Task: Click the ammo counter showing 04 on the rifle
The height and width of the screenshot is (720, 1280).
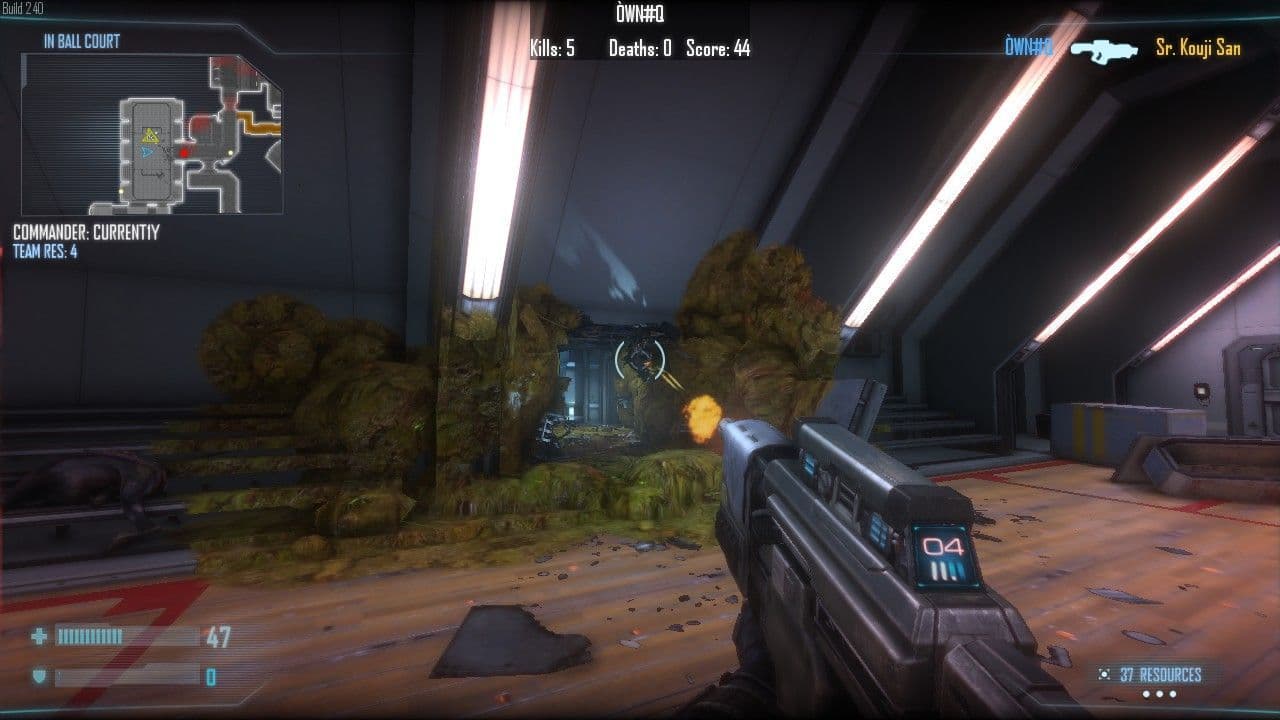Action: click(x=942, y=546)
